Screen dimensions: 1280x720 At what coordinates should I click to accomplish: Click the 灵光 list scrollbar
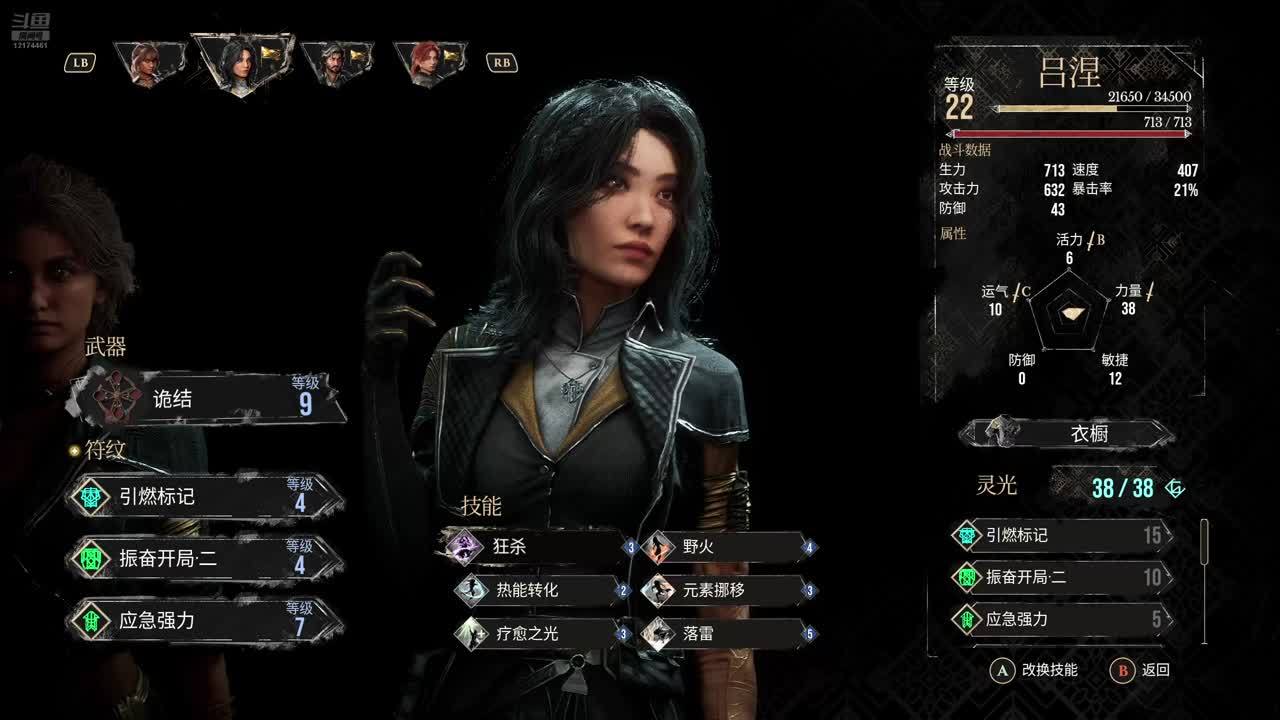click(1203, 540)
